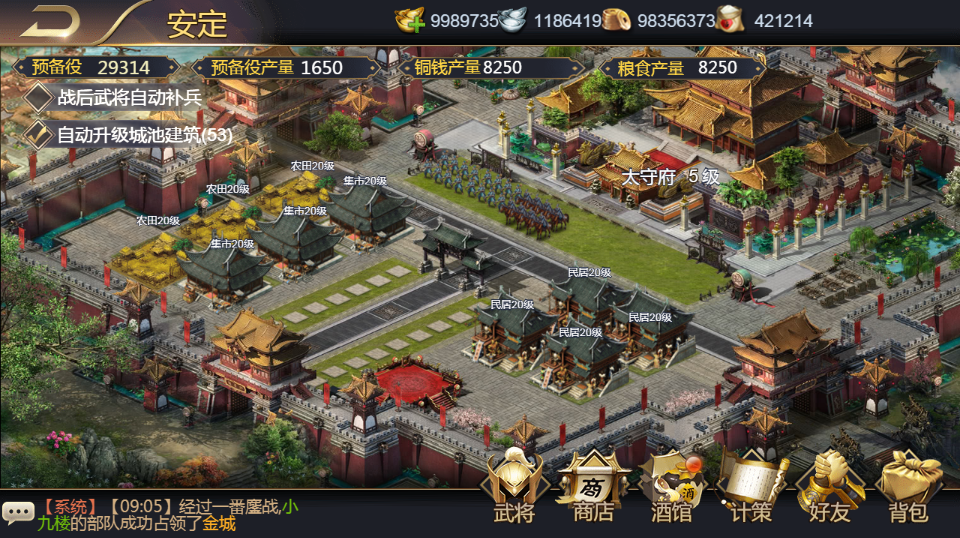Screen dimensions: 960x538
Task: Toggle auto upgrade city buildings option
Action: [39, 134]
